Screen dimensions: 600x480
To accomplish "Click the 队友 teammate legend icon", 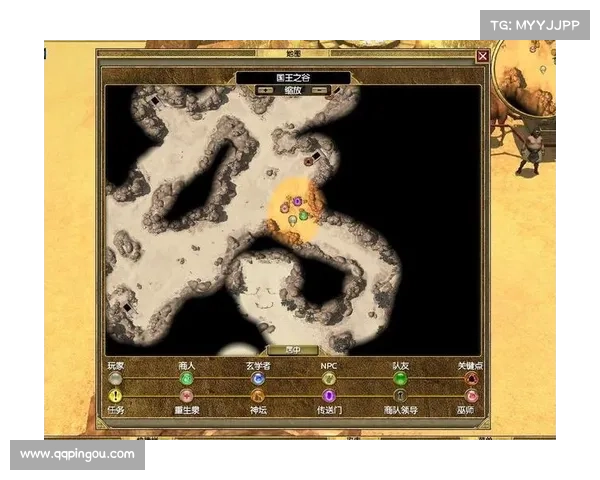I will coord(400,379).
